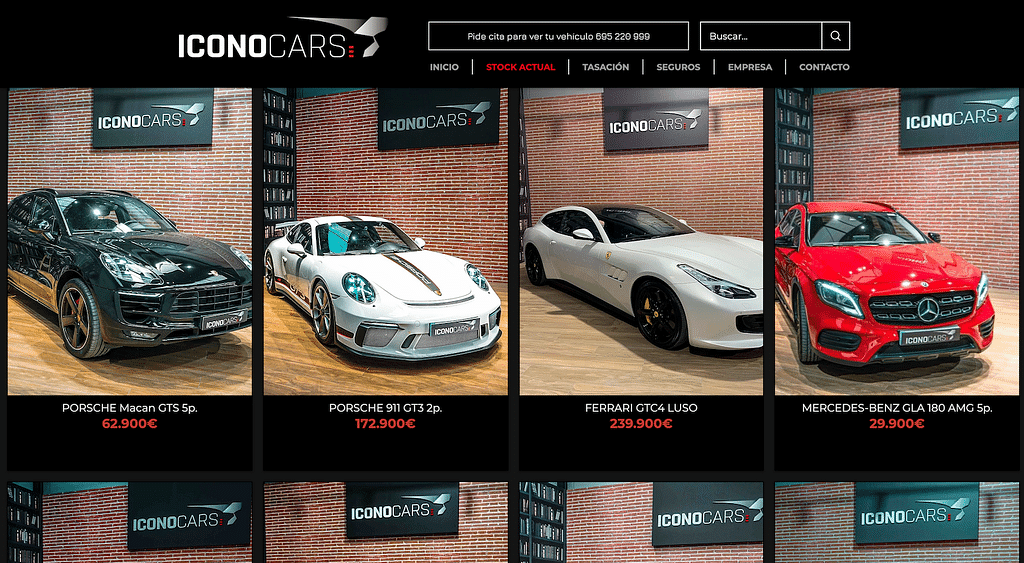Screen dimensions: 1024x563
Task: Focus the Buscar search field
Action: click(760, 36)
